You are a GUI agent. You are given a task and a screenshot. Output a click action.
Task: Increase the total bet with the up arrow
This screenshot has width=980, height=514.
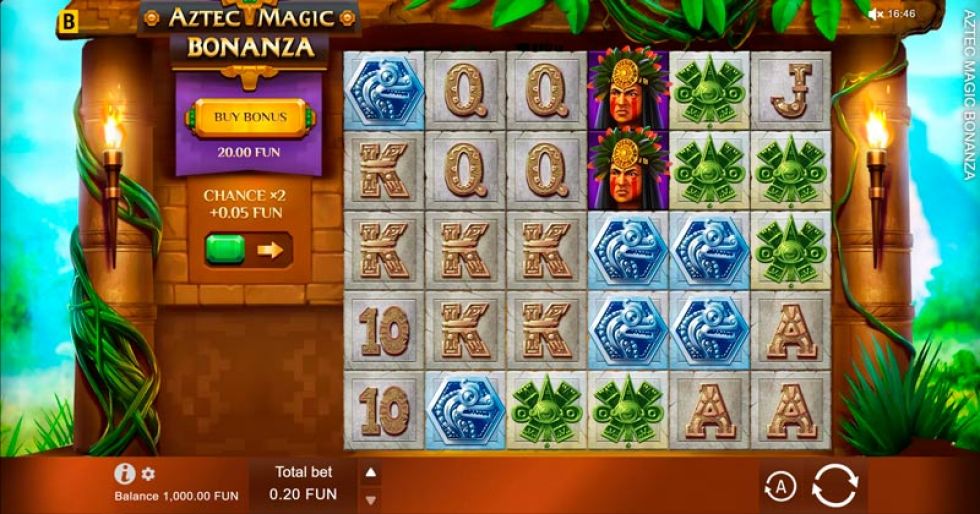[370, 473]
